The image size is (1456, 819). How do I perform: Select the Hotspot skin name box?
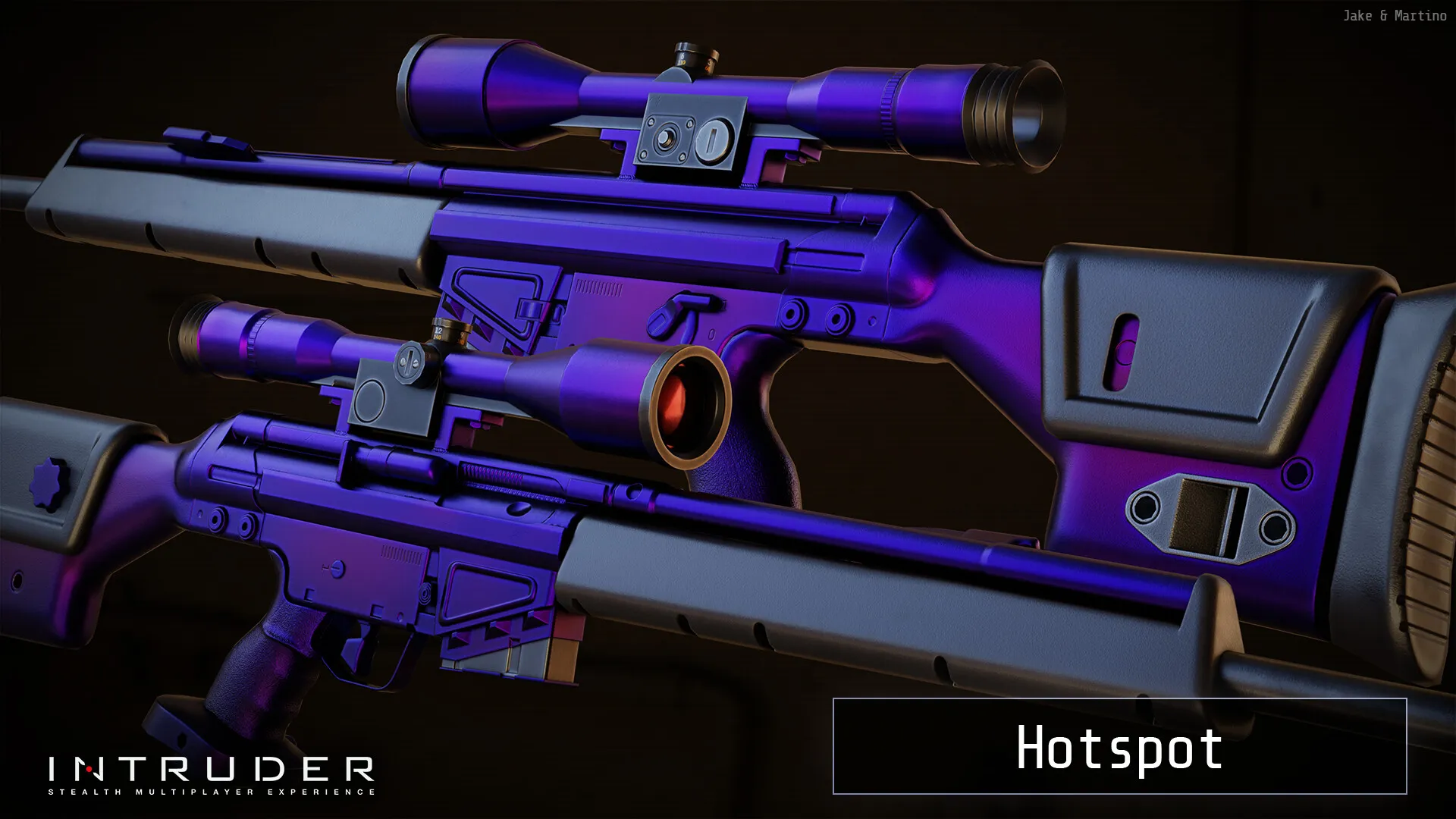point(1119,746)
